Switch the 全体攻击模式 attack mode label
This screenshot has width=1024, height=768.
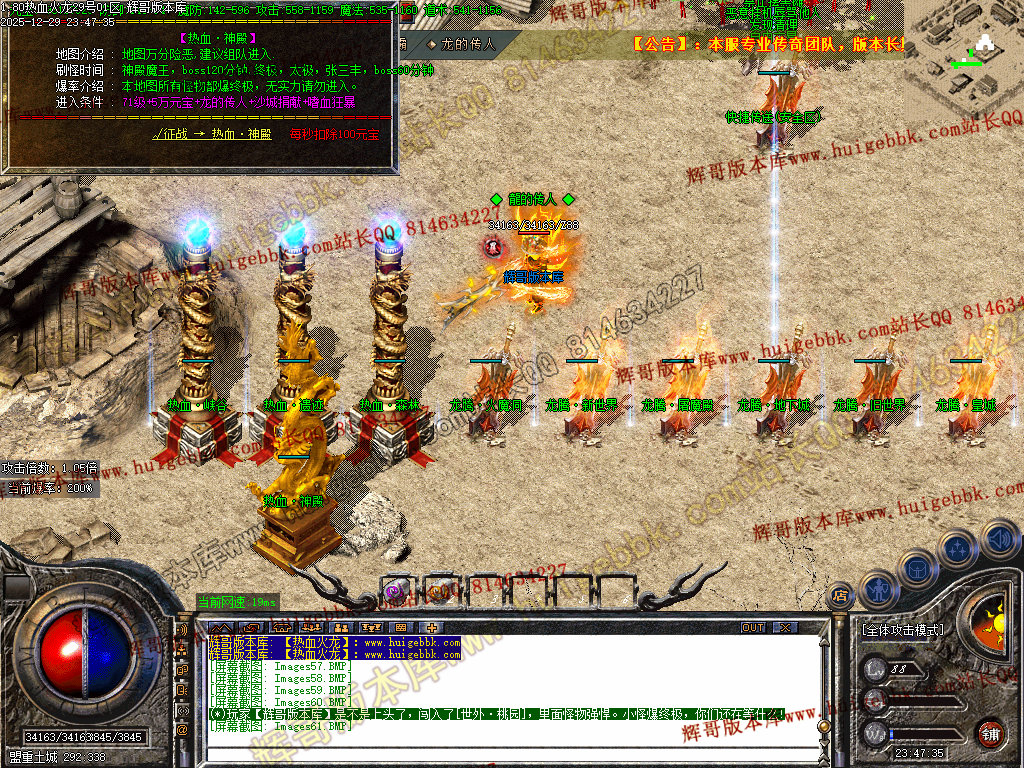[902, 631]
